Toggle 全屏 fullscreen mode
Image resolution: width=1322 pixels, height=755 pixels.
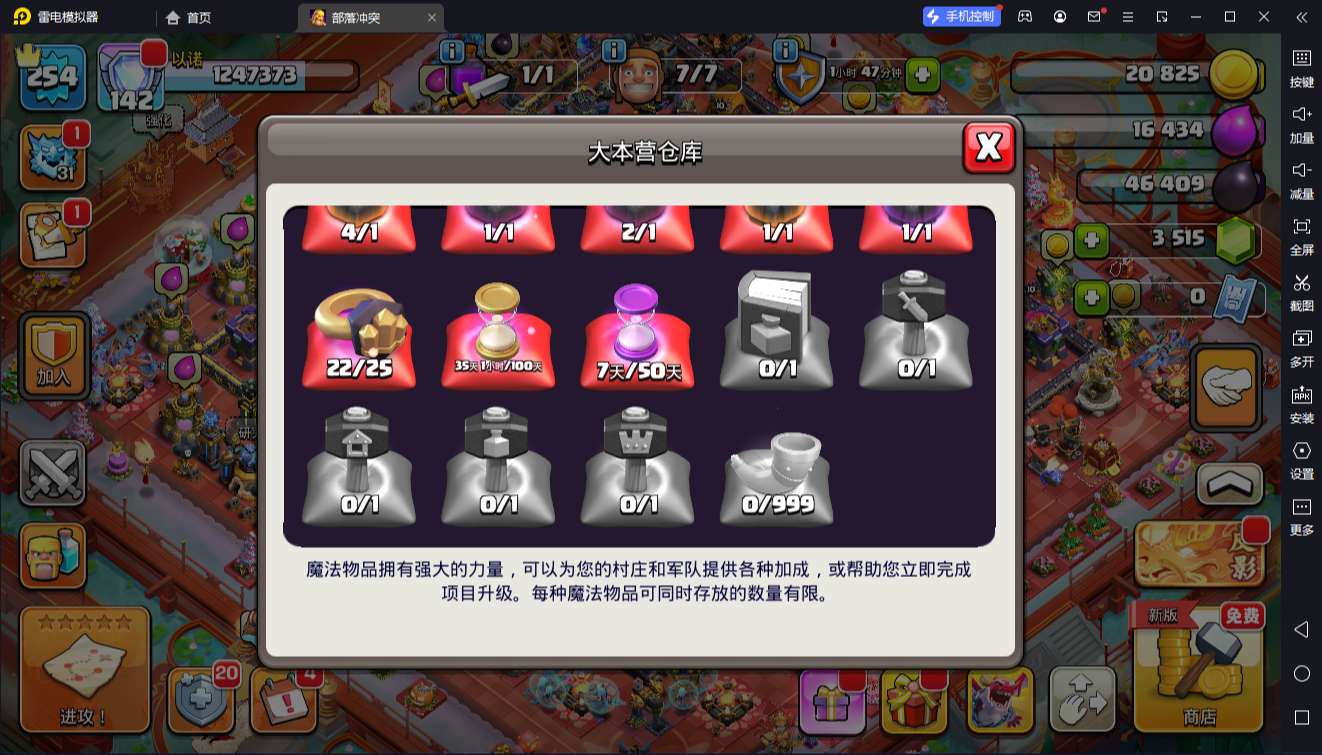(1301, 235)
